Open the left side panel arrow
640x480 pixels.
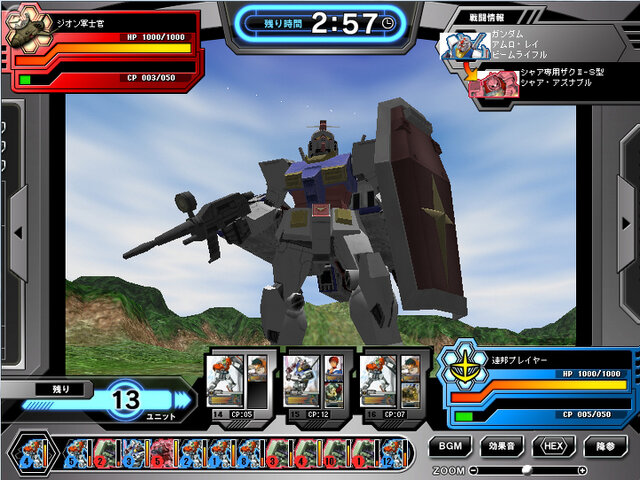18,232
